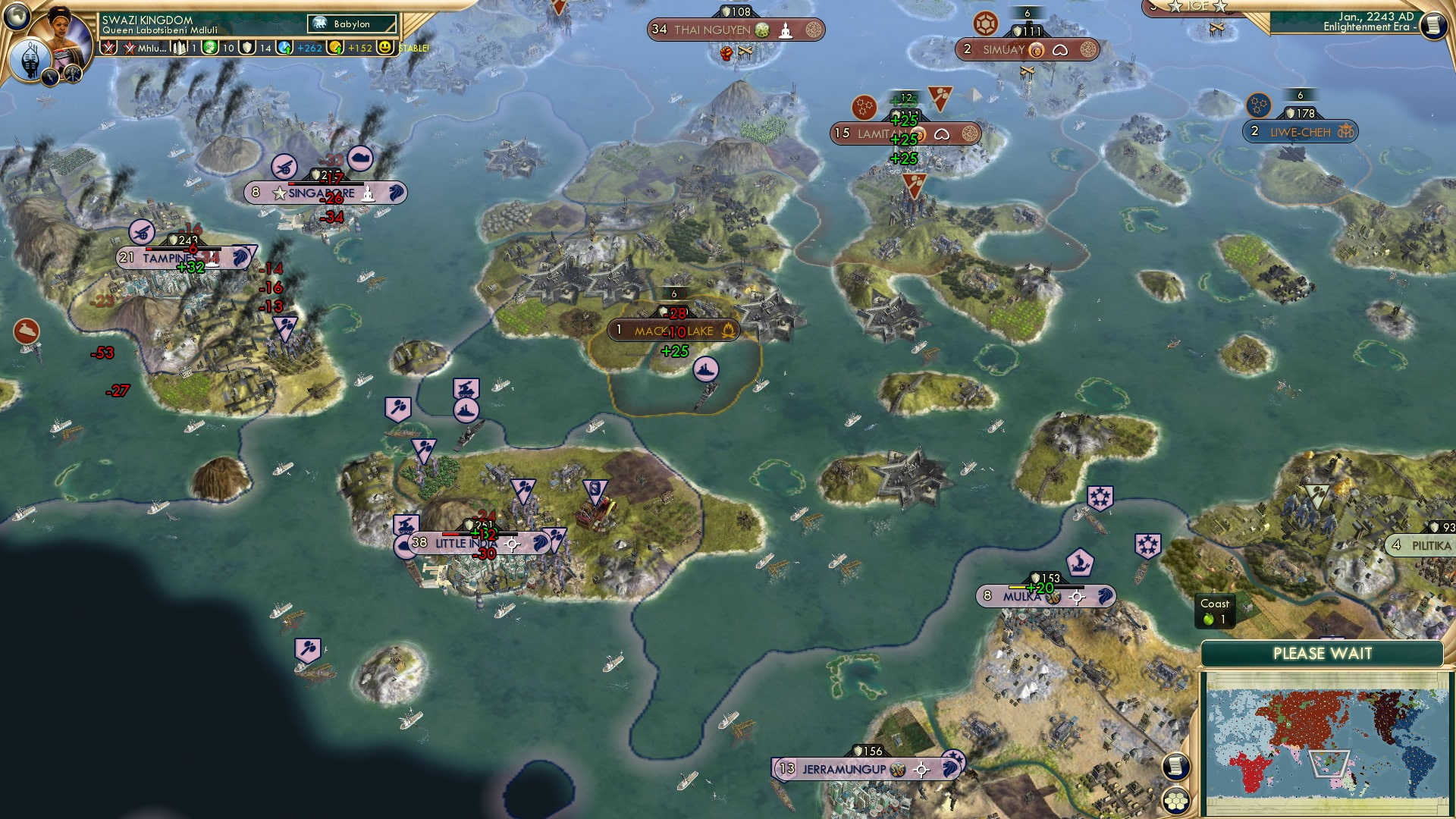Click the citizen focus crosshair on Mulka banner
1456x819 pixels.
[1078, 598]
